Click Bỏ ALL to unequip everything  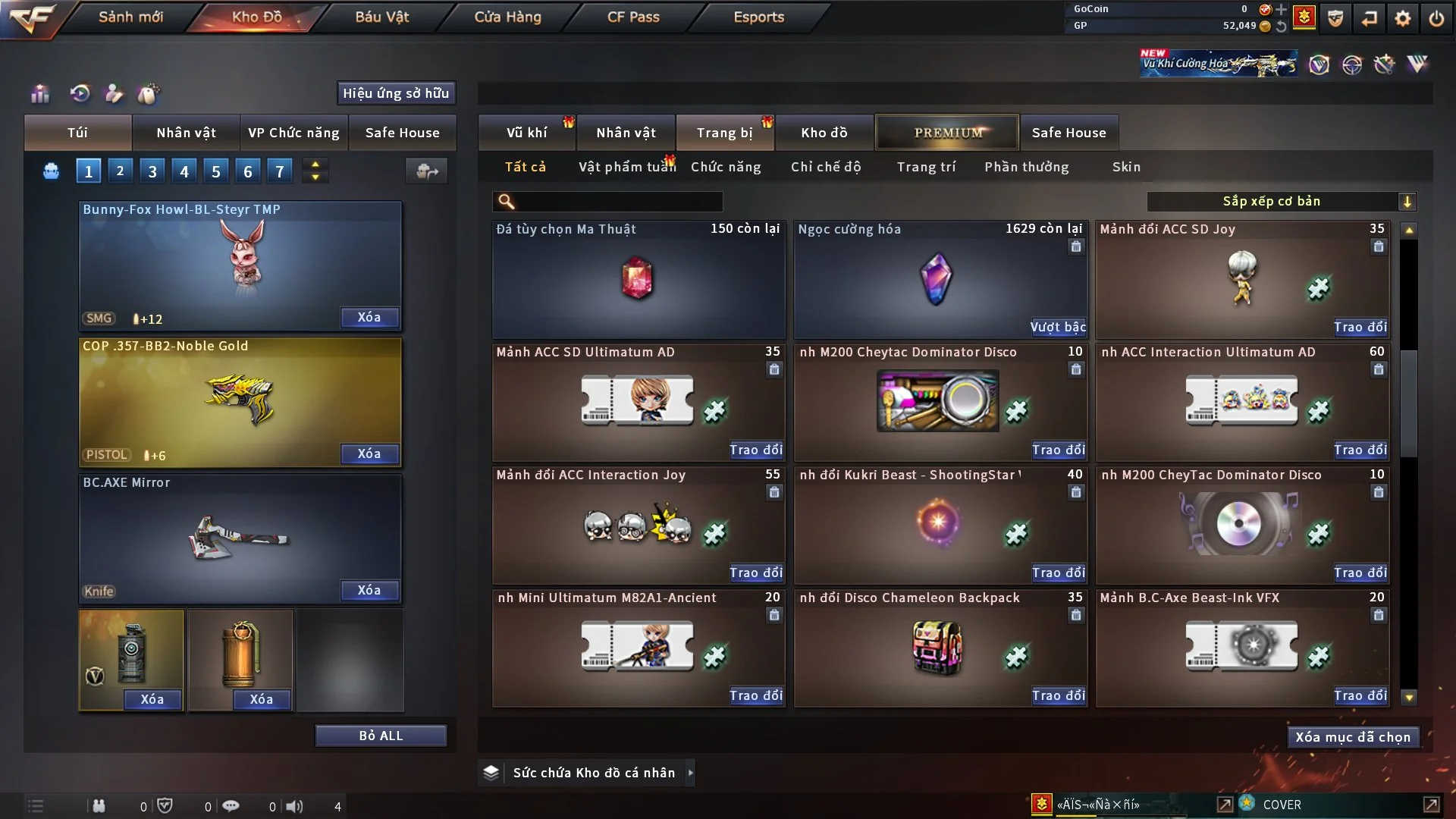[381, 736]
